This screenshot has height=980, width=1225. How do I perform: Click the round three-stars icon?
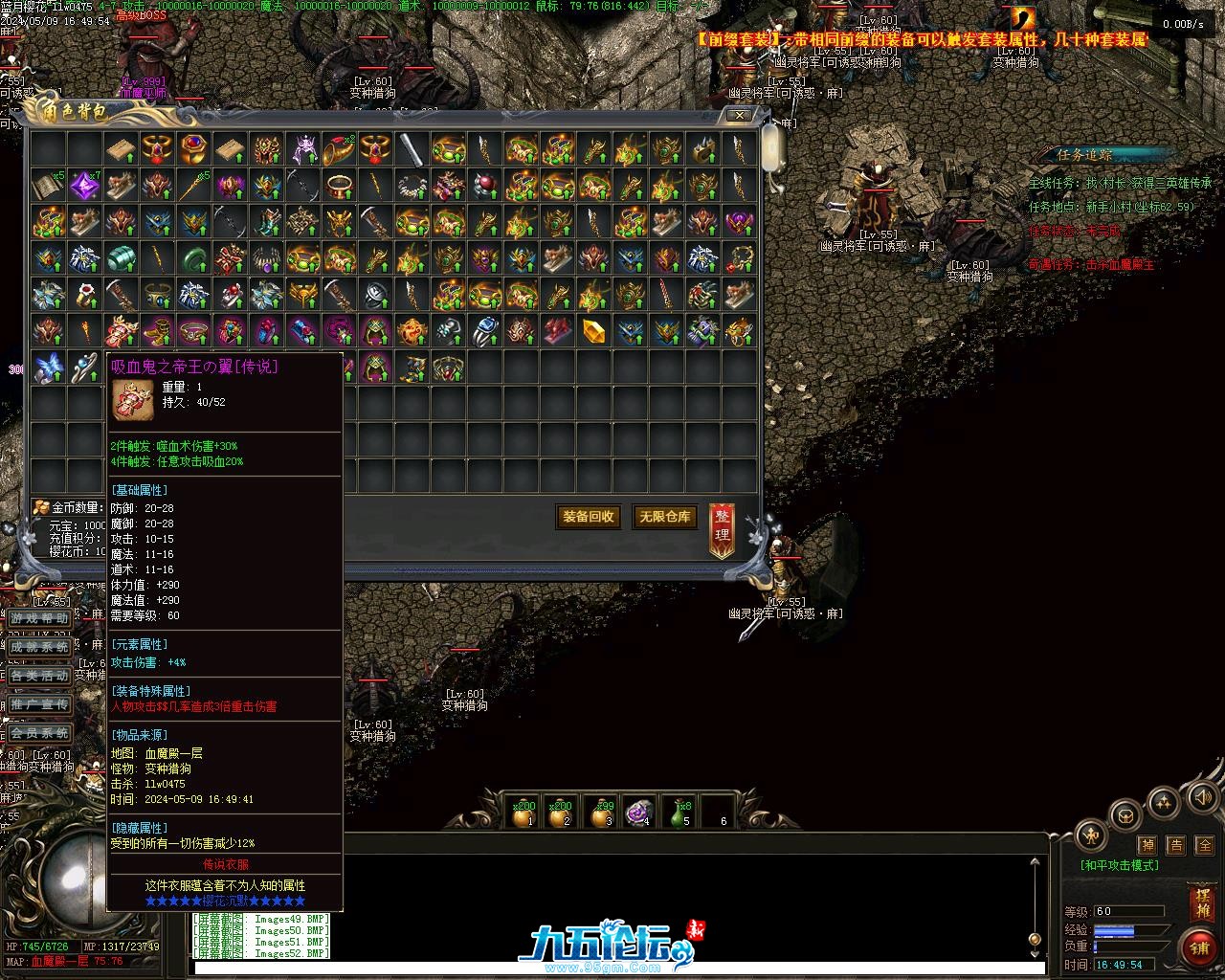point(1162,803)
